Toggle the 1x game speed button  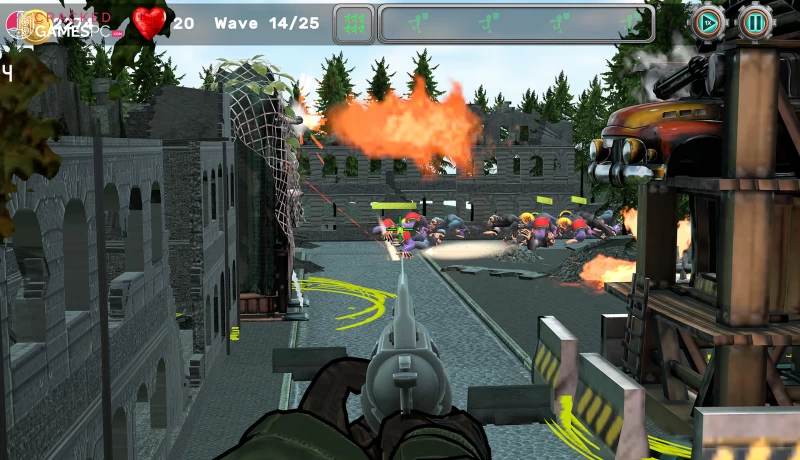(x=708, y=21)
